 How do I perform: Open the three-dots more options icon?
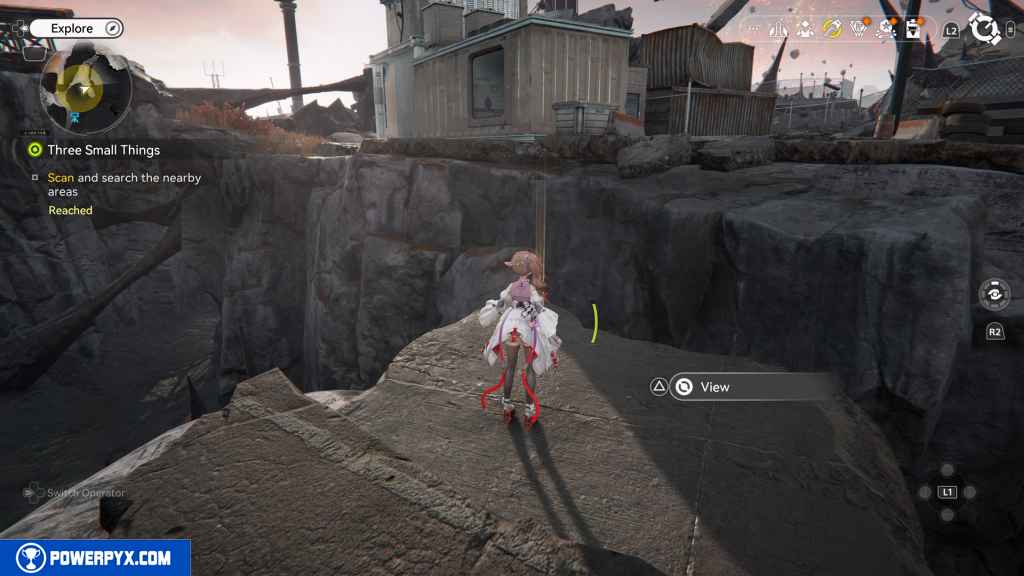click(753, 29)
